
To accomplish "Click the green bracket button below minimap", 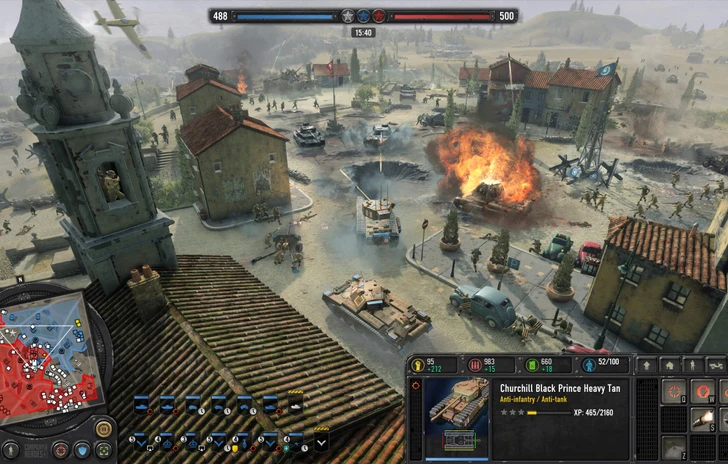I will point(105,450).
